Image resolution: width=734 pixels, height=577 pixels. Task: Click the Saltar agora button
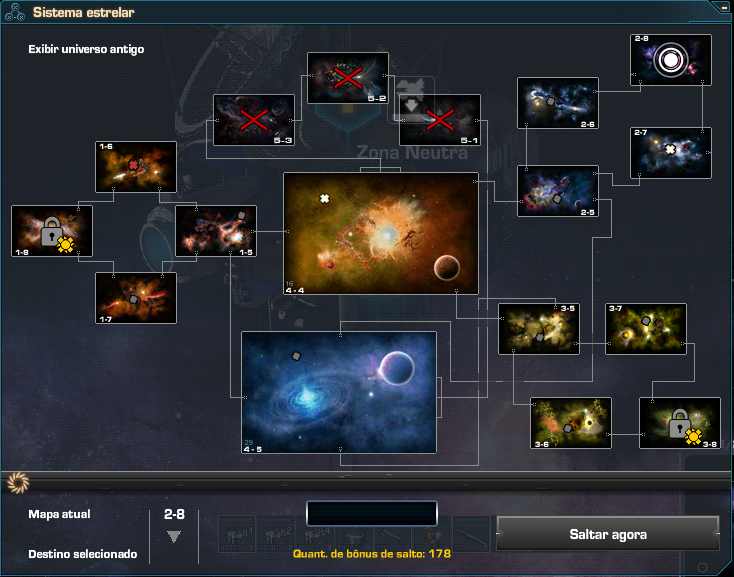[x=607, y=534]
